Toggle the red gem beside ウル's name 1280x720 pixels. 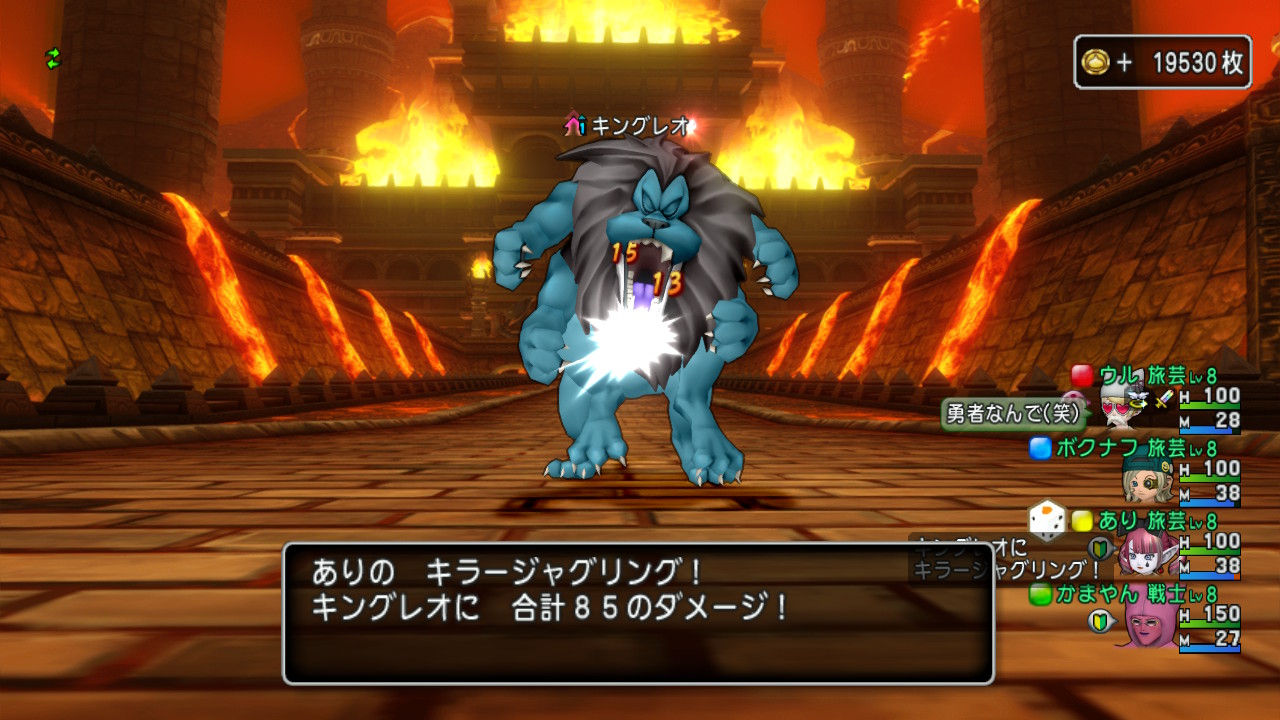[x=1083, y=377]
